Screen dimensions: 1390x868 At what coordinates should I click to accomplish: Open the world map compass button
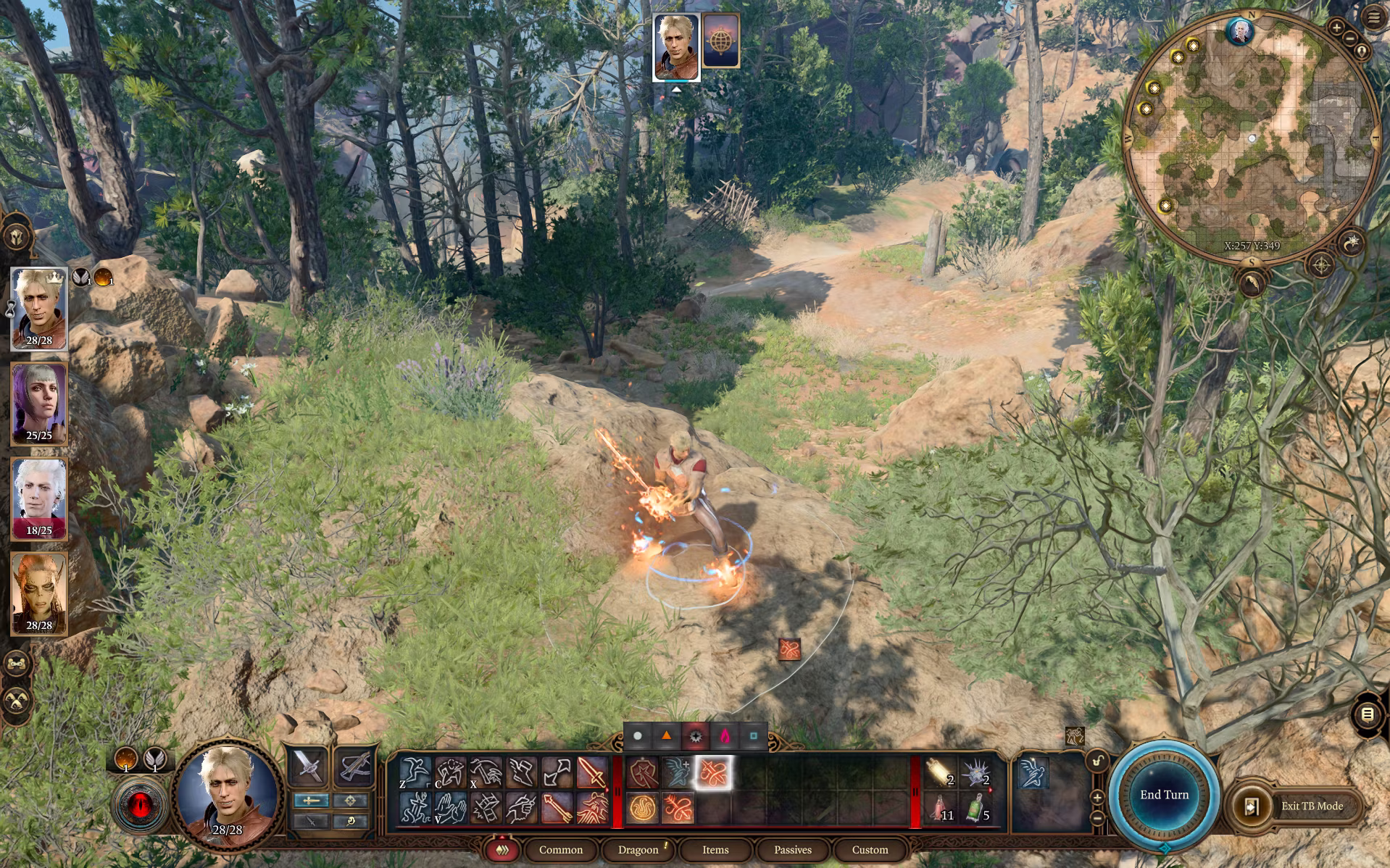[1321, 265]
